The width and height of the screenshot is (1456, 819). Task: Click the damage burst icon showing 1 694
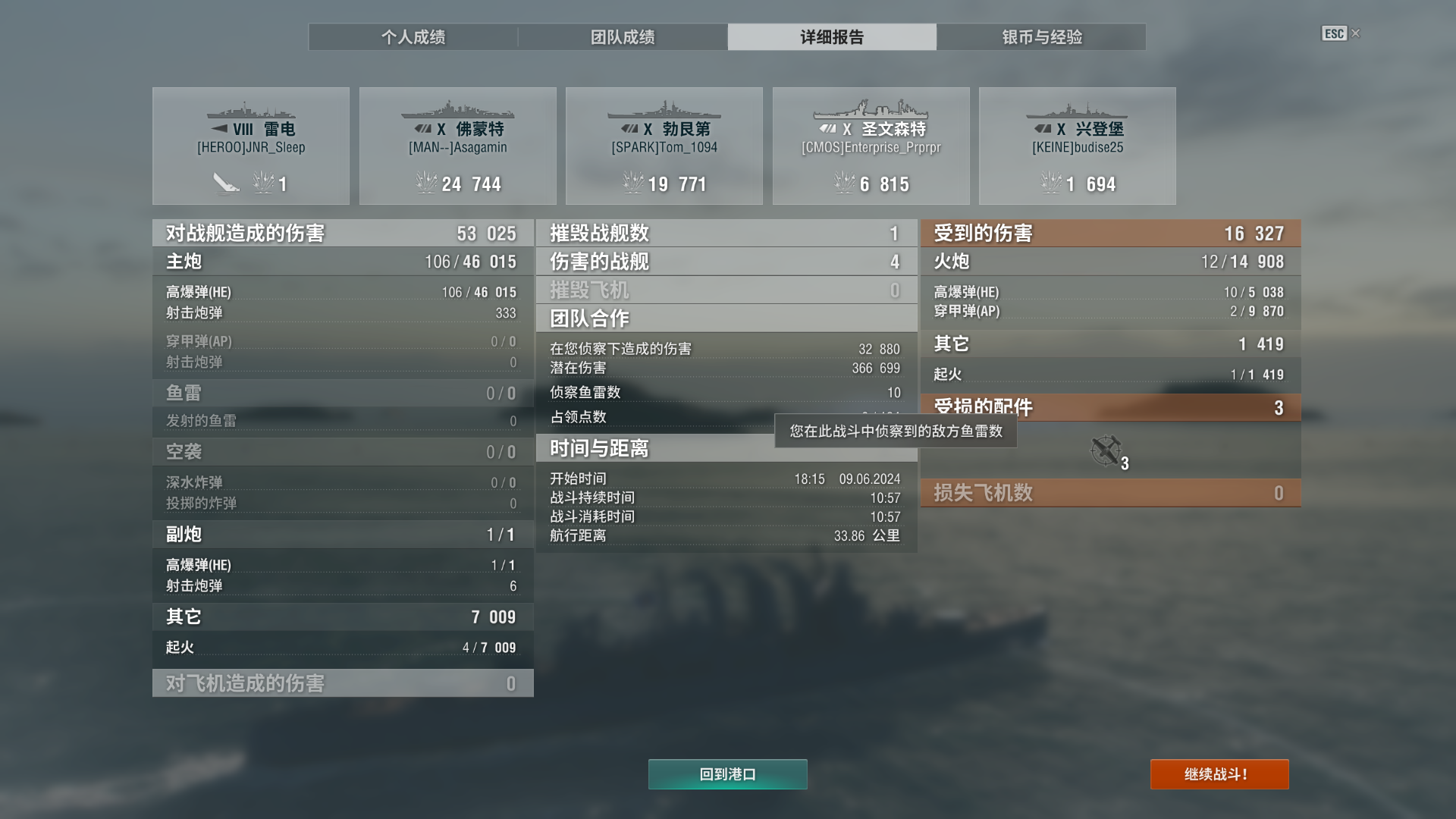click(x=1051, y=182)
